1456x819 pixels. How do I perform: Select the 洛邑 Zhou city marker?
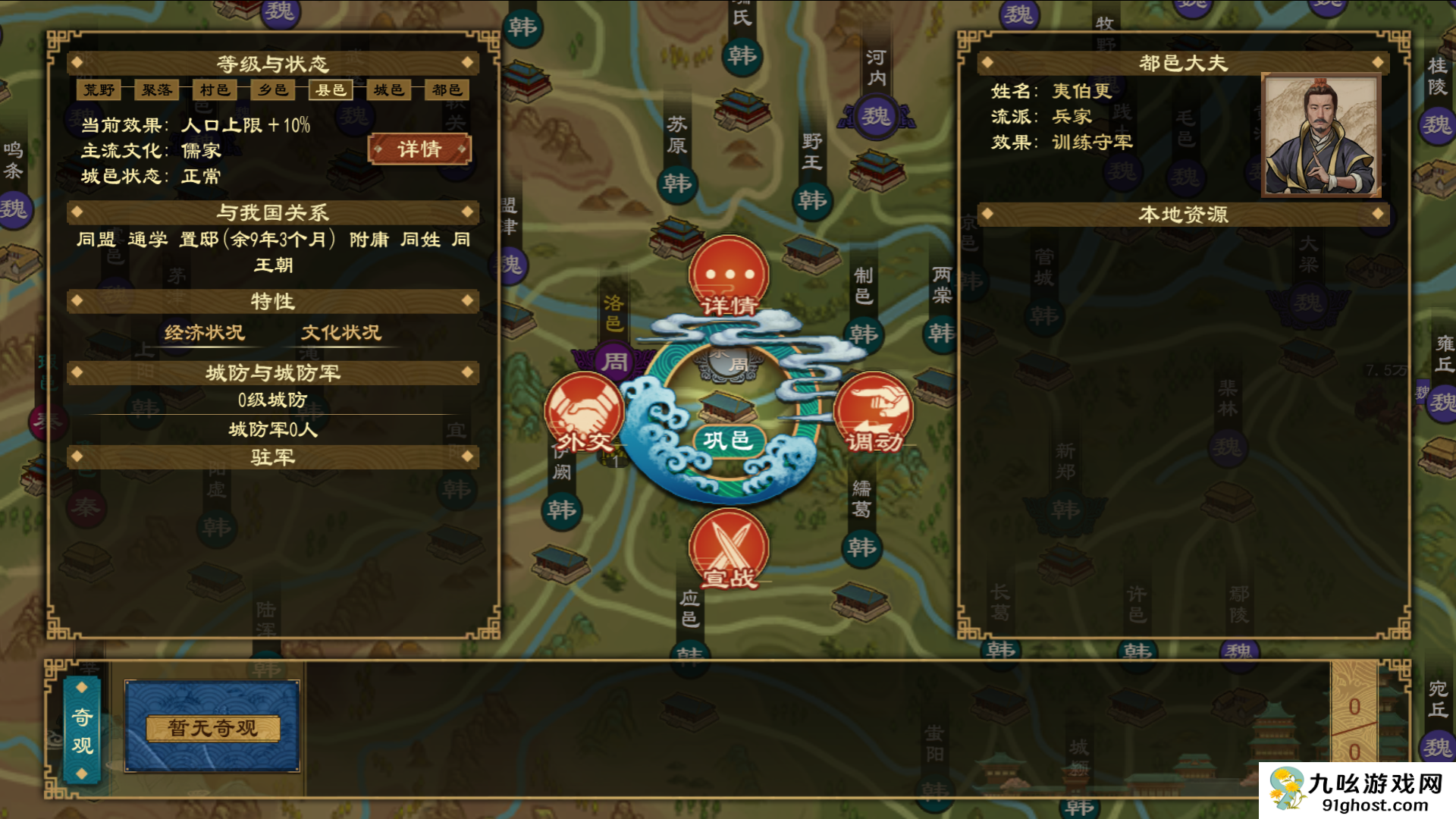(614, 361)
